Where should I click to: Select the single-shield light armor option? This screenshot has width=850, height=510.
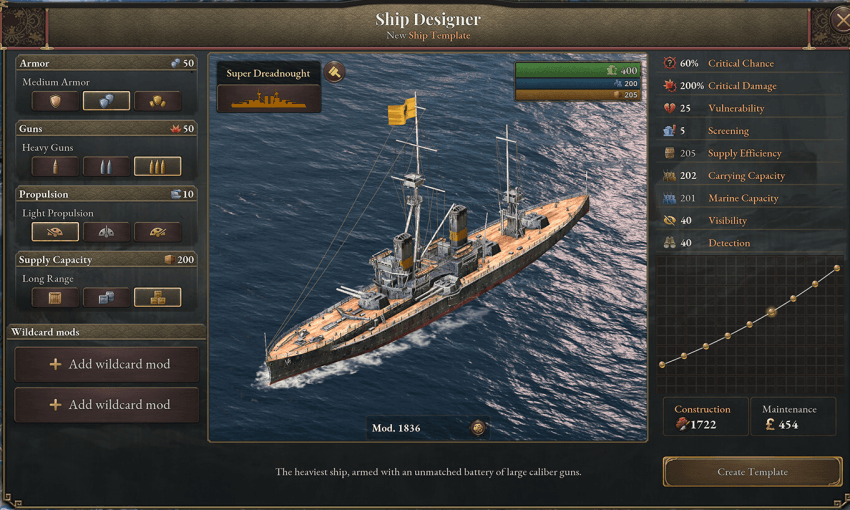pyautogui.click(x=55, y=101)
